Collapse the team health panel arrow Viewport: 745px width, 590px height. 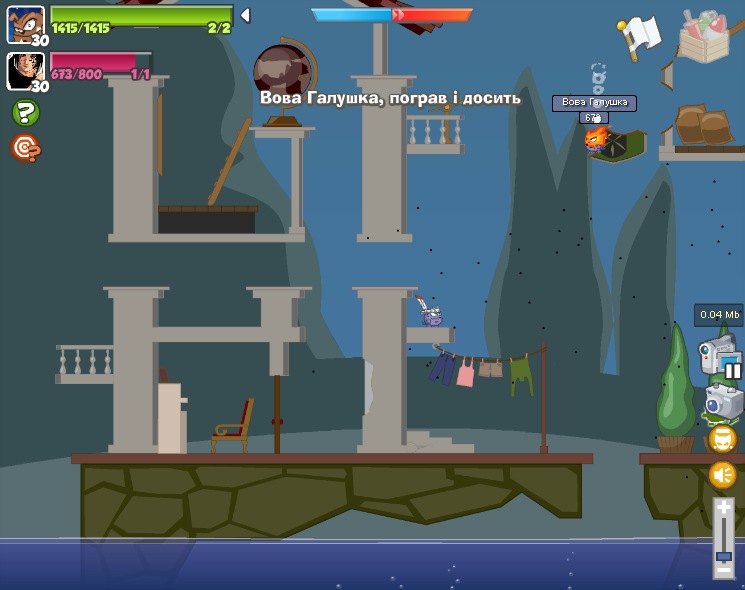245,16
